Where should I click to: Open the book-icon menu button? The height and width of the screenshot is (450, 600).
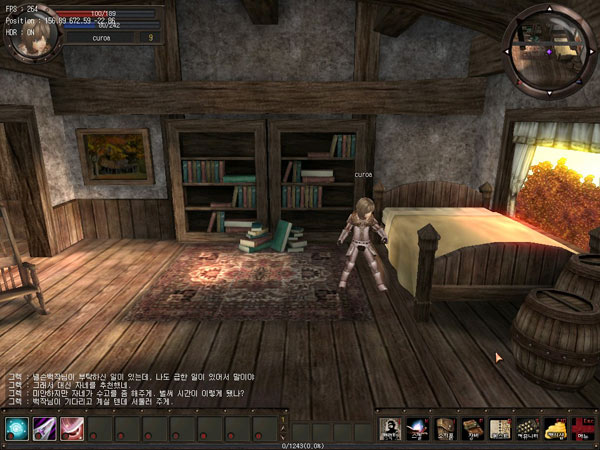tap(472, 429)
